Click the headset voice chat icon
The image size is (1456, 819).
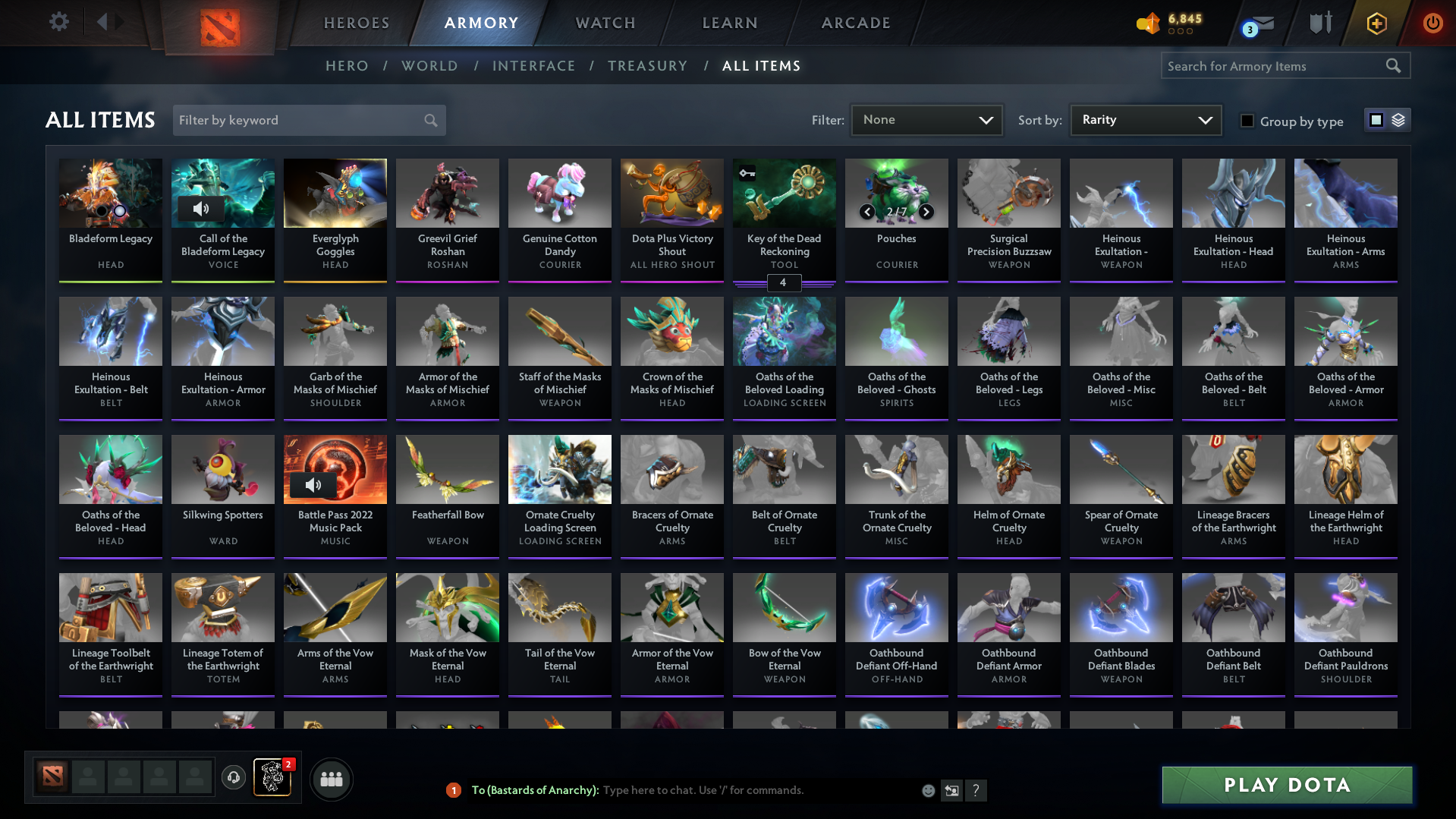(234, 779)
